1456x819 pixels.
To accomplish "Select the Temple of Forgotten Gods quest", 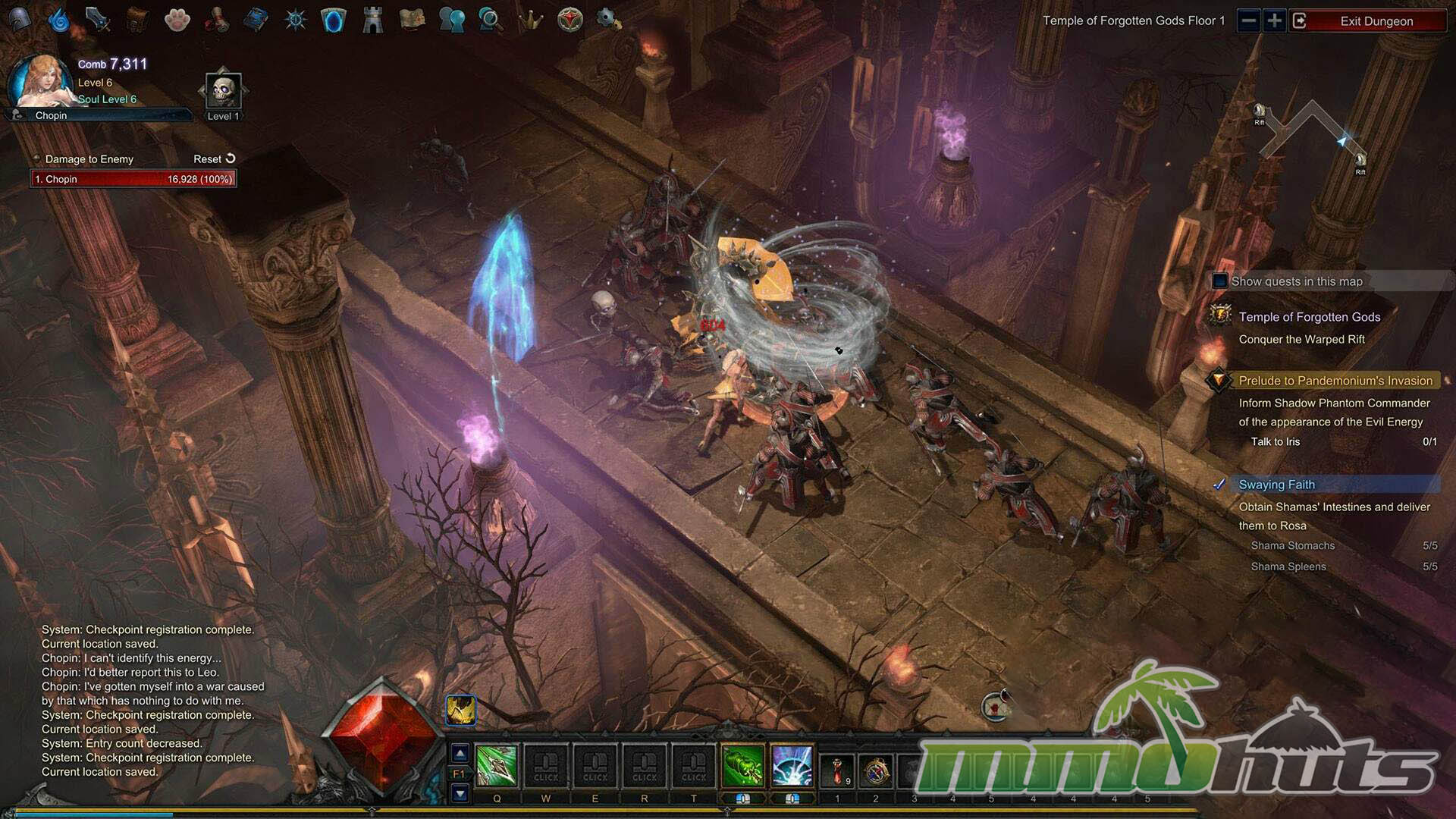I will [x=1309, y=317].
